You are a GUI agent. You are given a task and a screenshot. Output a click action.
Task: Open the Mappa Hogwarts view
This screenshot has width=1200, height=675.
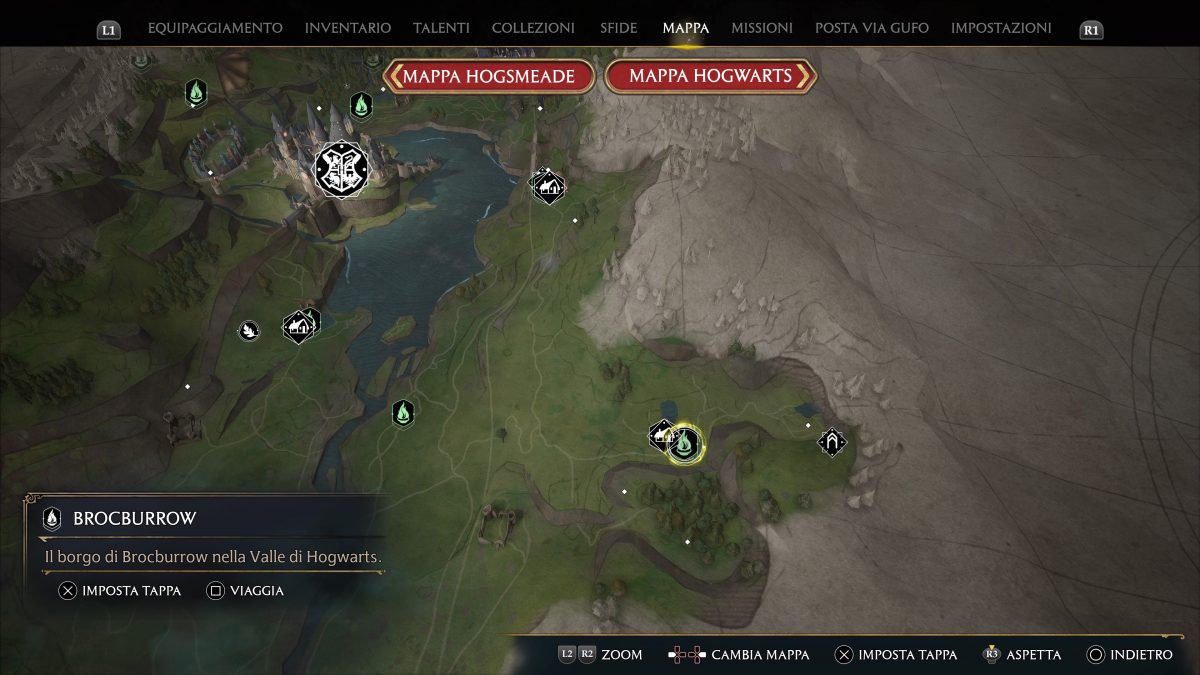[710, 76]
